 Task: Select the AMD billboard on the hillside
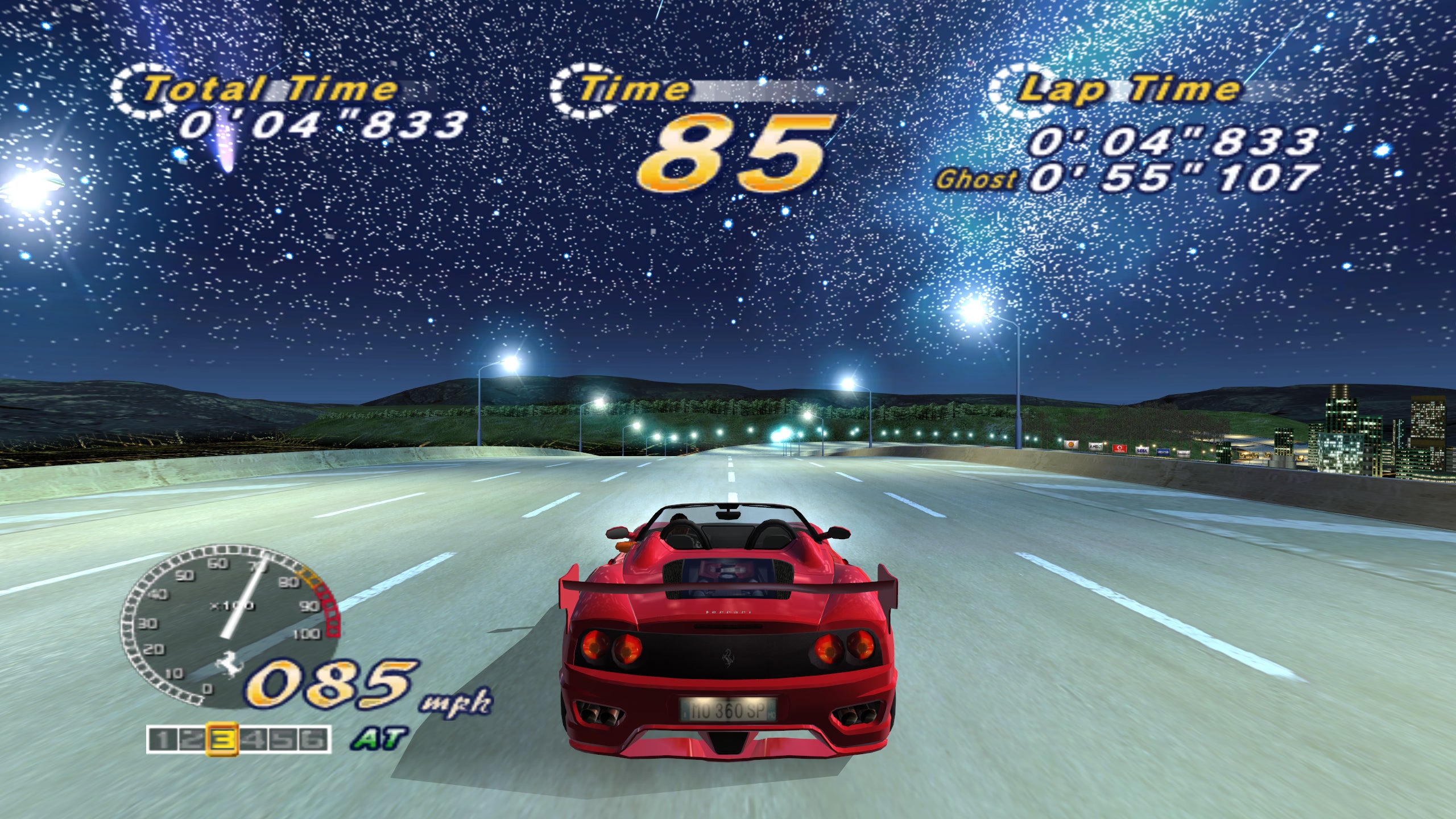coord(1095,446)
